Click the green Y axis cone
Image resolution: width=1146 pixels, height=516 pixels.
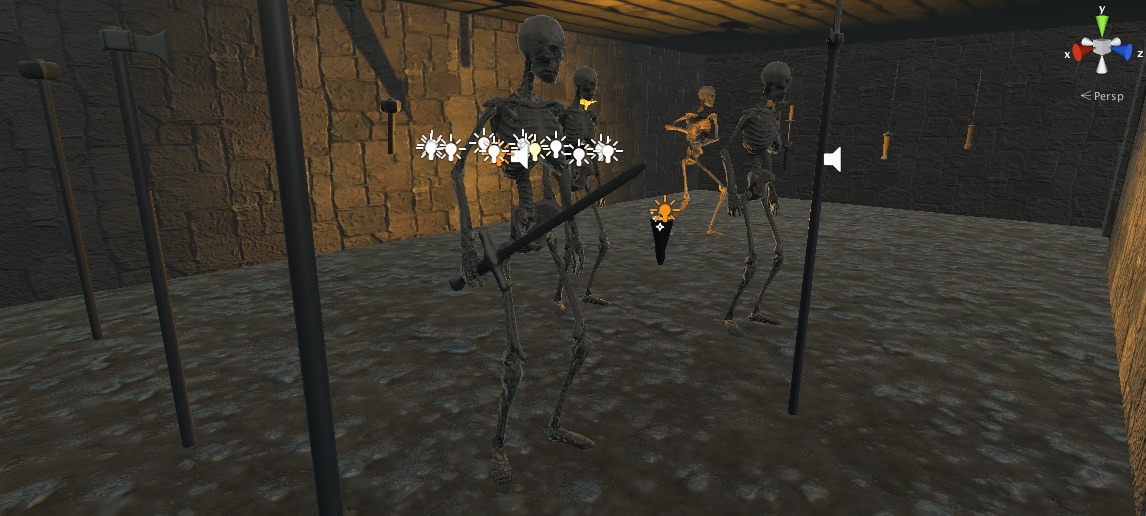pyautogui.click(x=1101, y=25)
